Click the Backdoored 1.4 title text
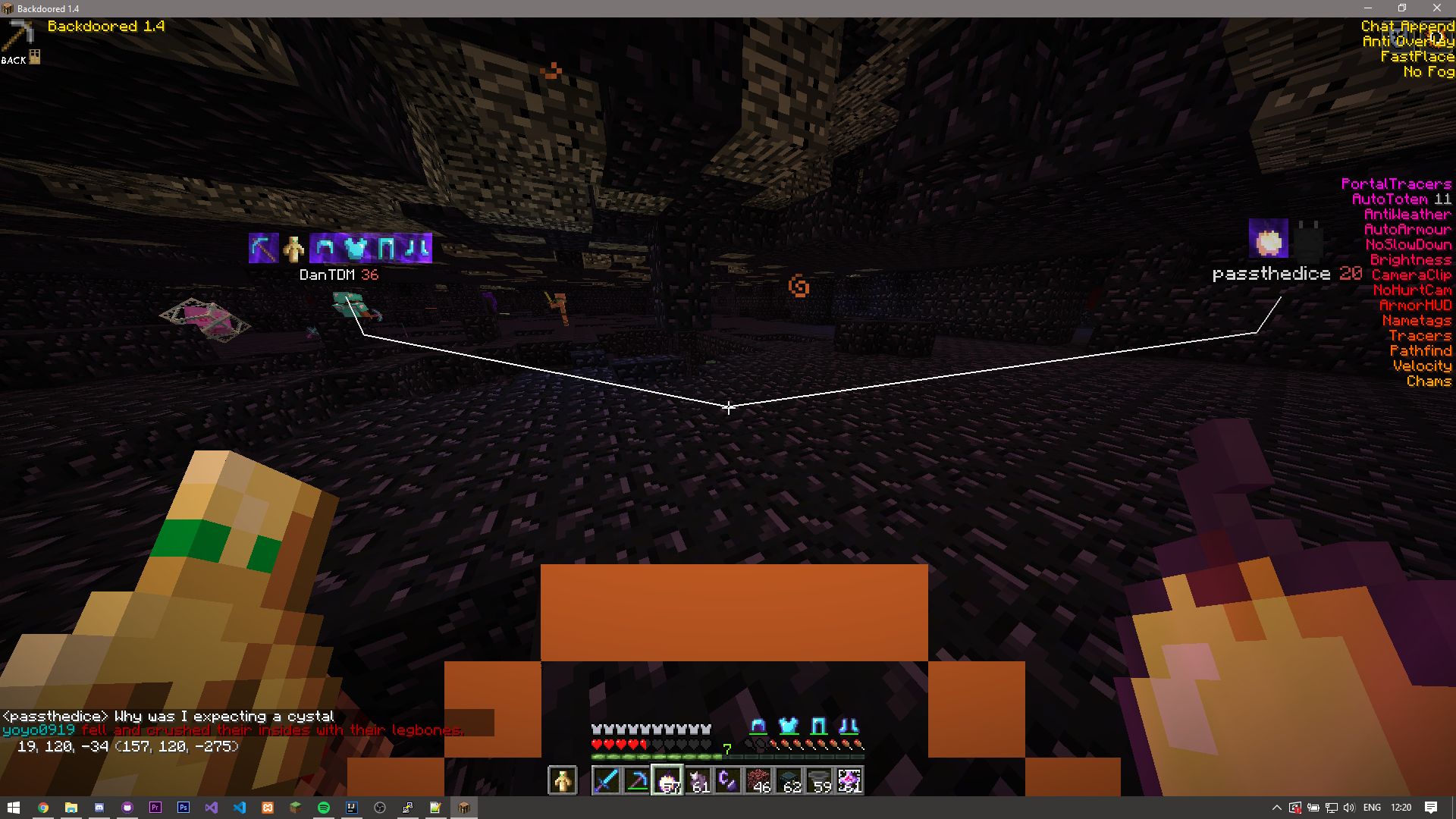Screen dimensions: 1456x819 (106, 25)
